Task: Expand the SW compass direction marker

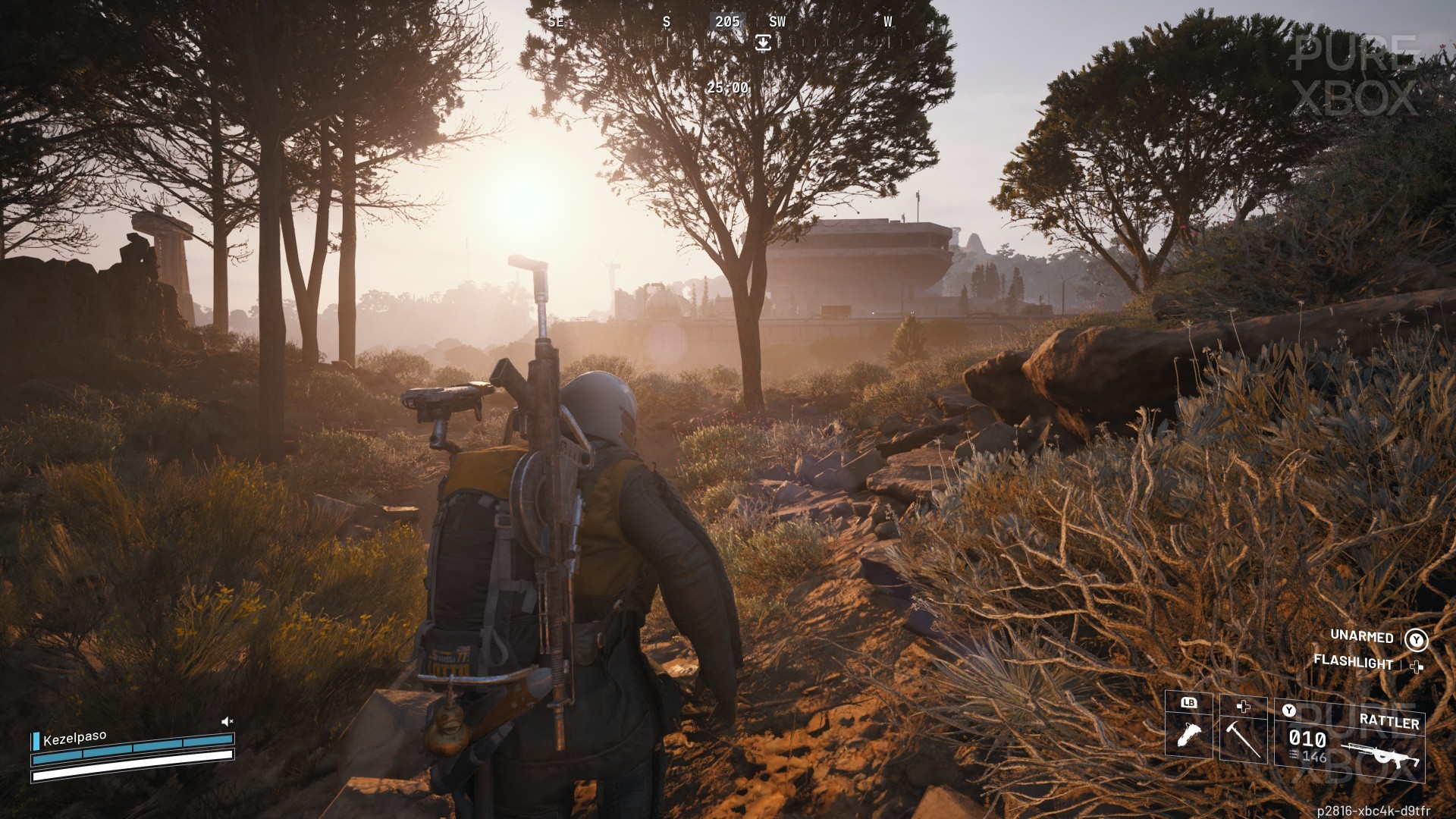Action: pos(777,21)
